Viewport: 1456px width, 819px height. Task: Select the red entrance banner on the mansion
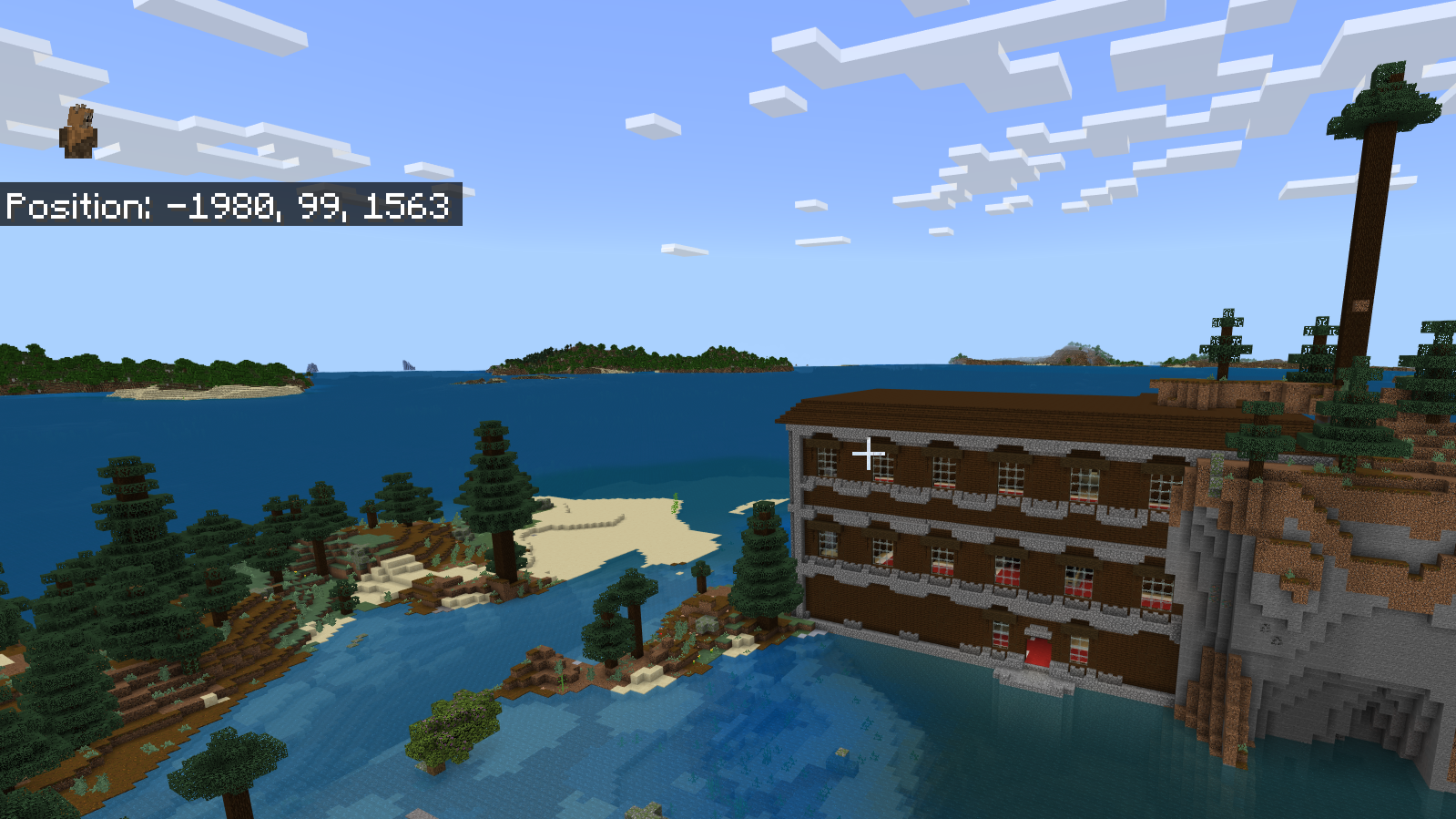tap(1037, 650)
